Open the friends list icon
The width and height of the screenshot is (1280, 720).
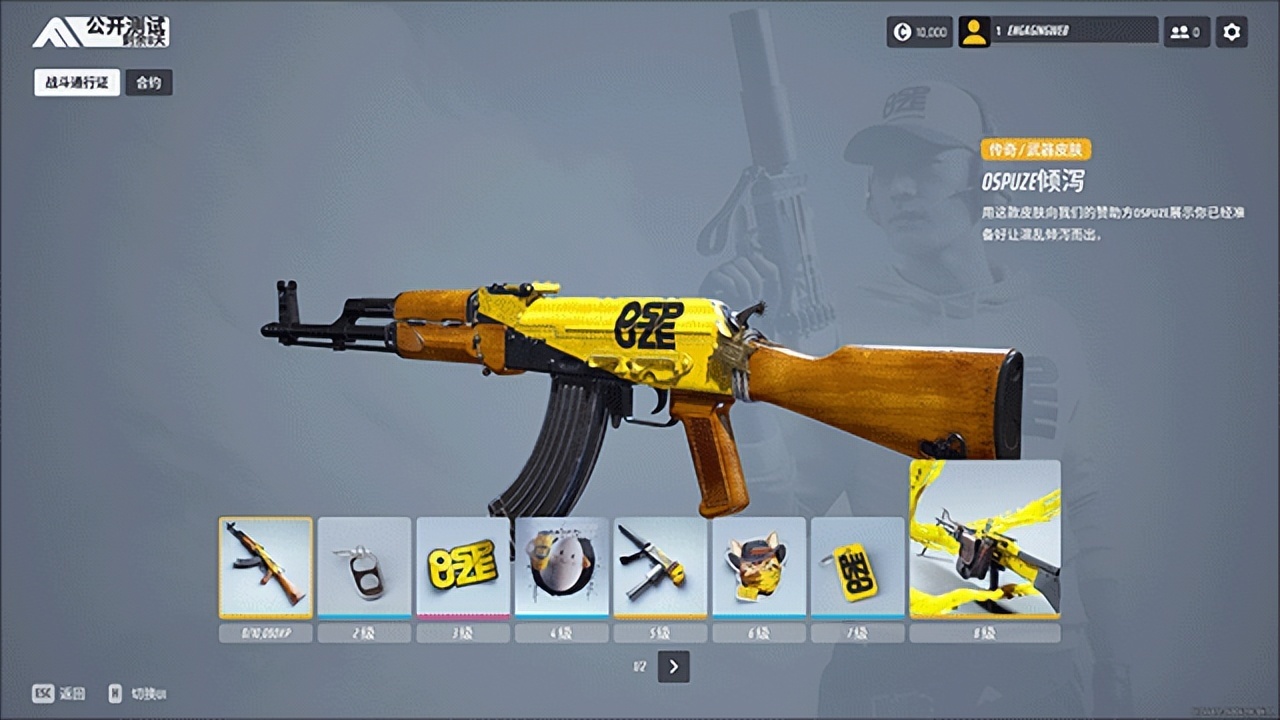[1186, 32]
